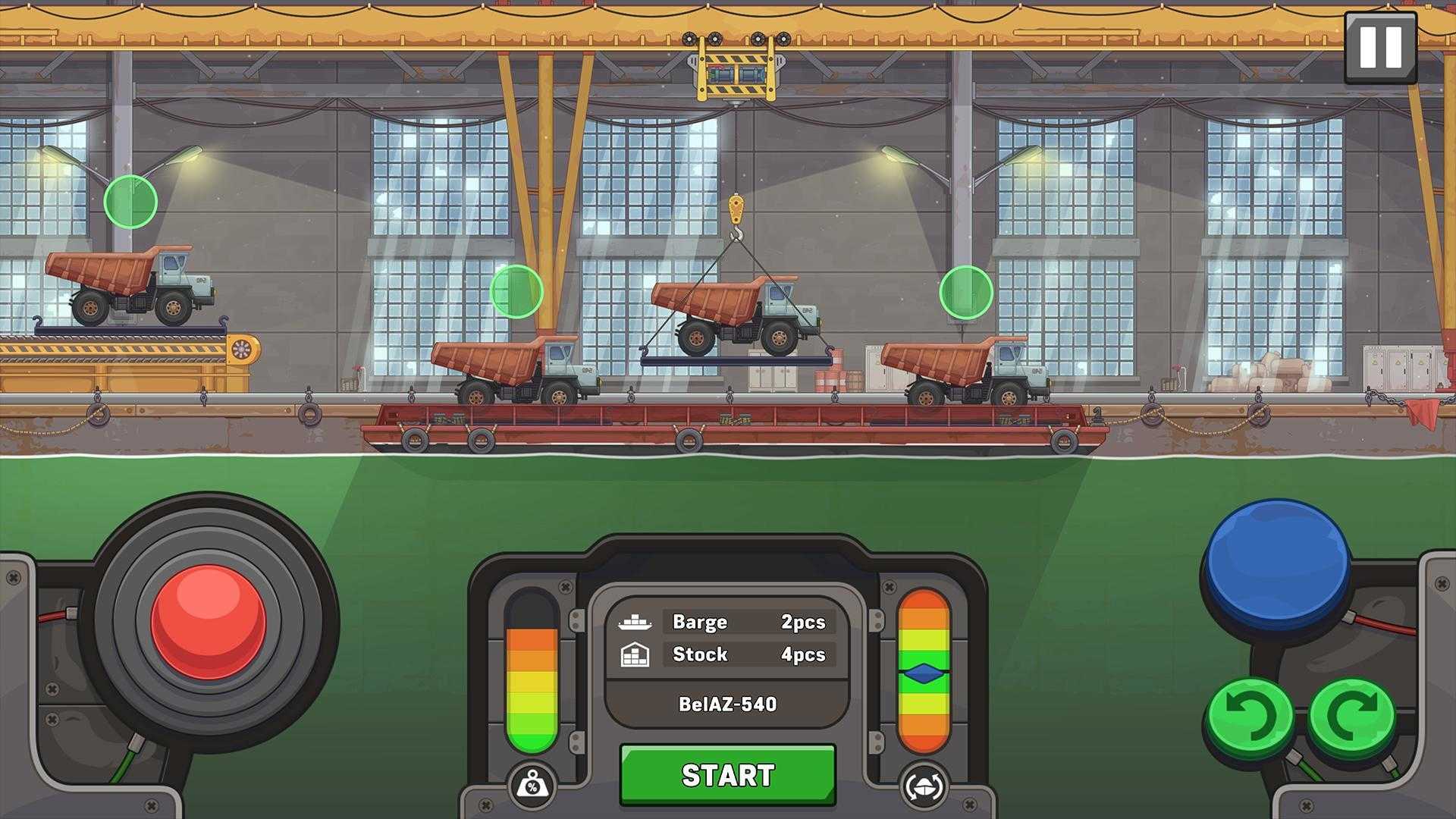Screen dimensions: 1456x819
Task: Rotate cargo counter-clockwise with green arrow
Action: pyautogui.click(x=1249, y=716)
